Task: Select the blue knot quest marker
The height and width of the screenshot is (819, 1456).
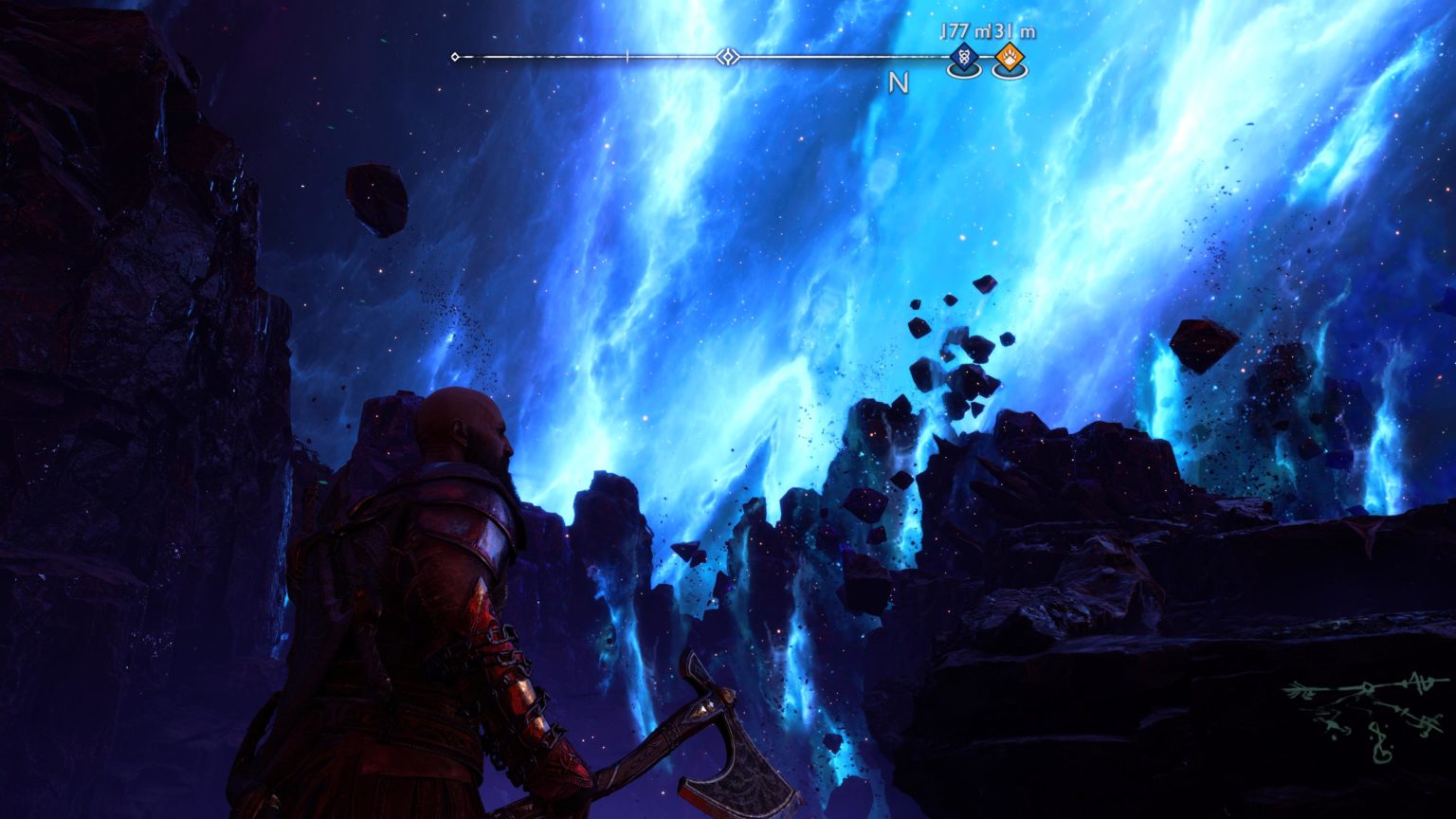Action: 964,59
